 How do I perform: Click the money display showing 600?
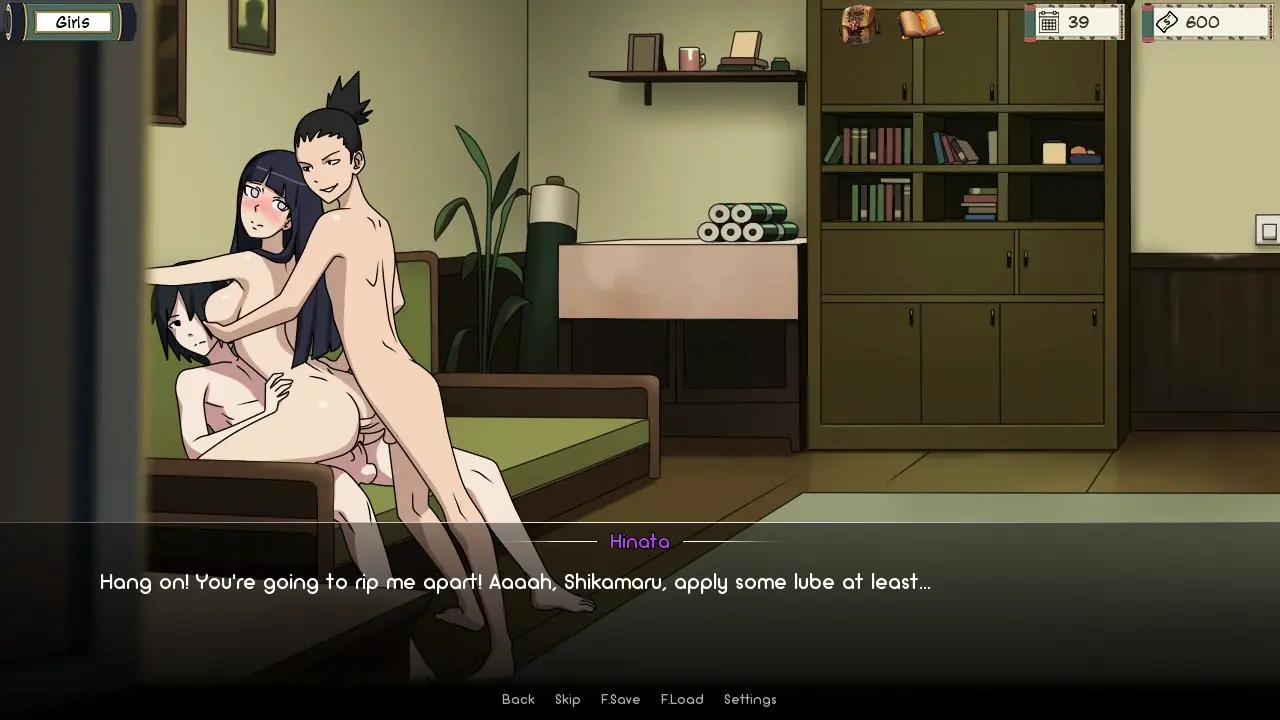[1205, 21]
